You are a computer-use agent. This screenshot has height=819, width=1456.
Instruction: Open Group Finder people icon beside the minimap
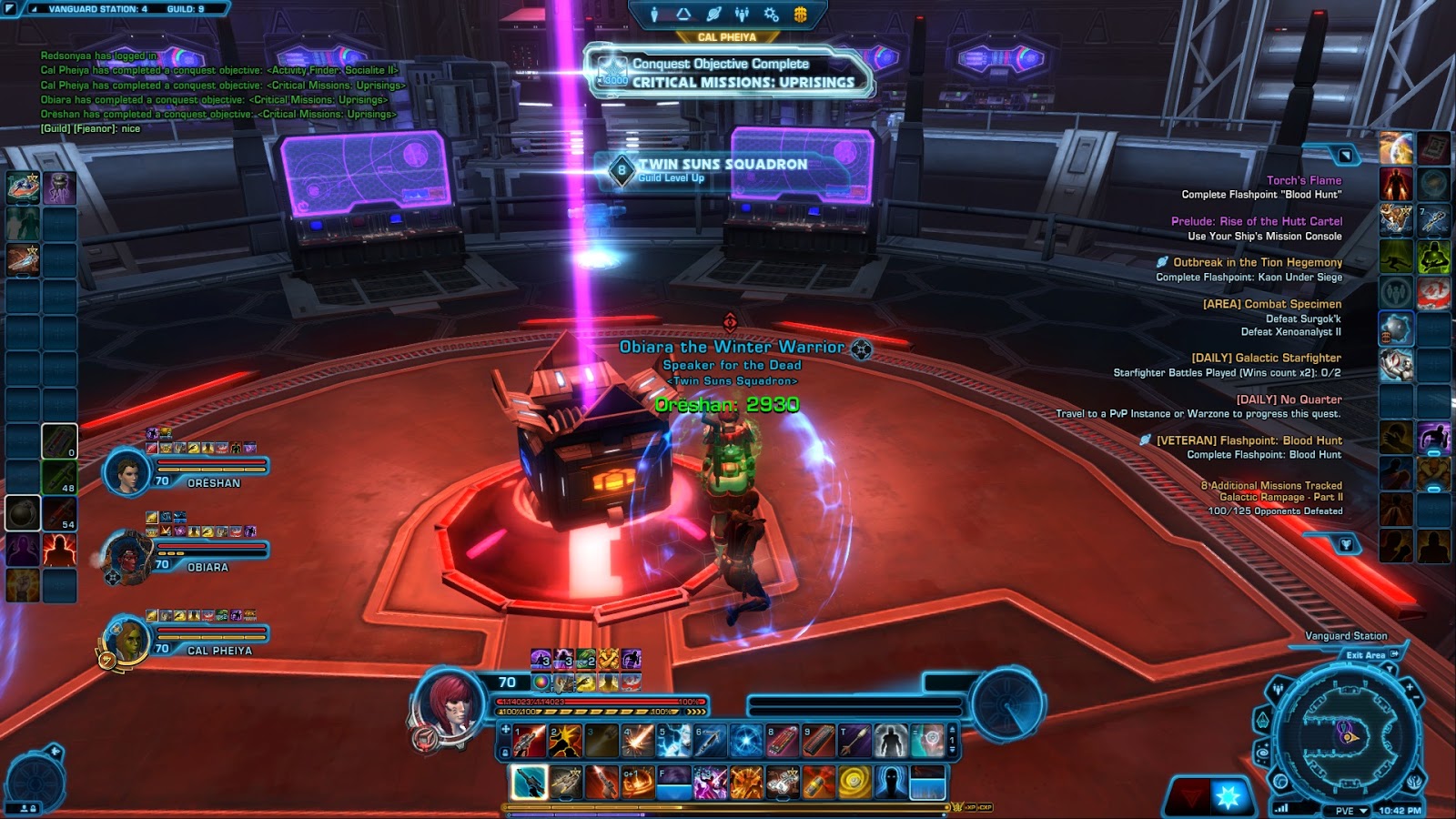click(x=1278, y=688)
